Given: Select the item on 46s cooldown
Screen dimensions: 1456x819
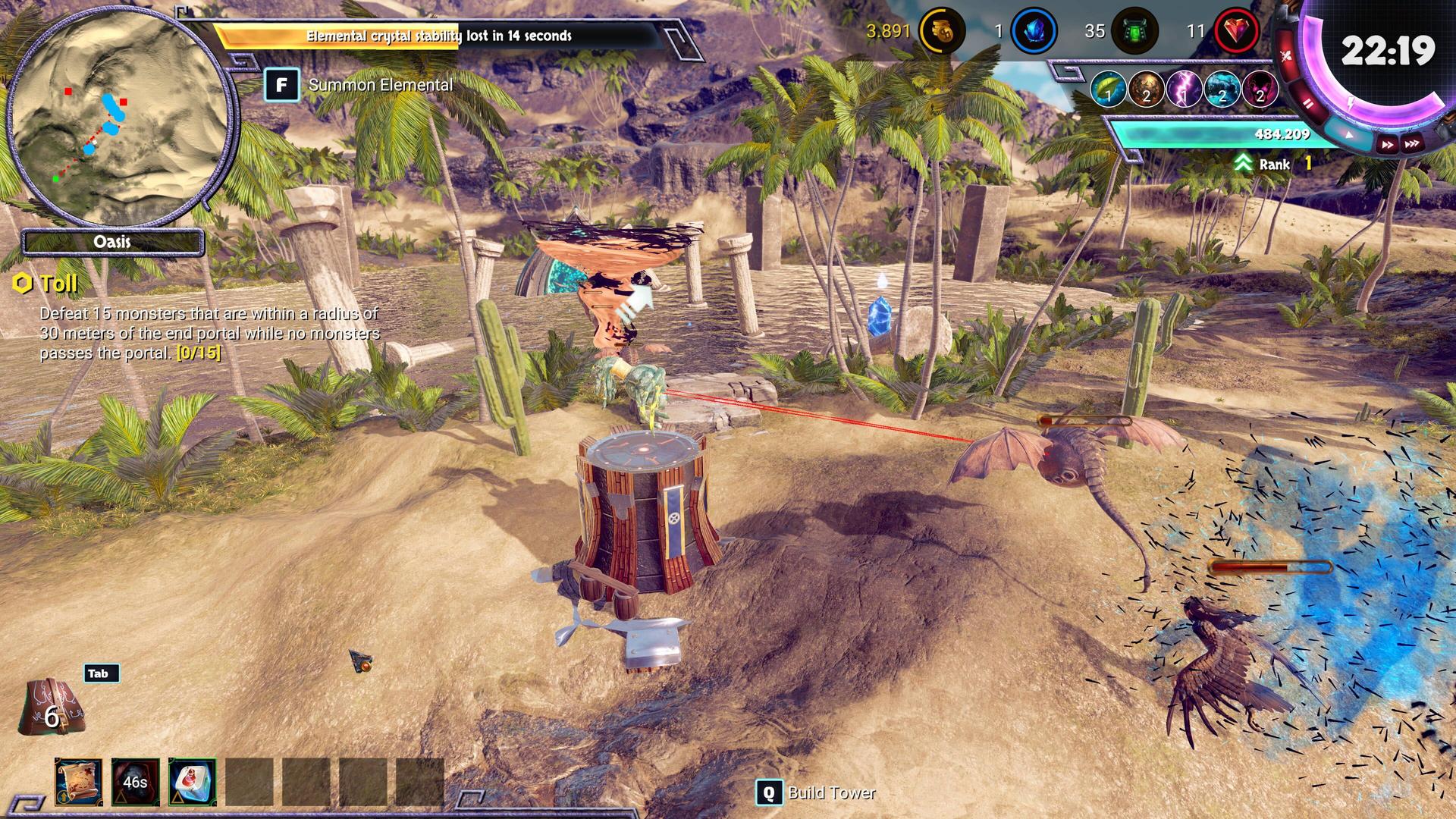Looking at the screenshot, I should click(x=135, y=781).
